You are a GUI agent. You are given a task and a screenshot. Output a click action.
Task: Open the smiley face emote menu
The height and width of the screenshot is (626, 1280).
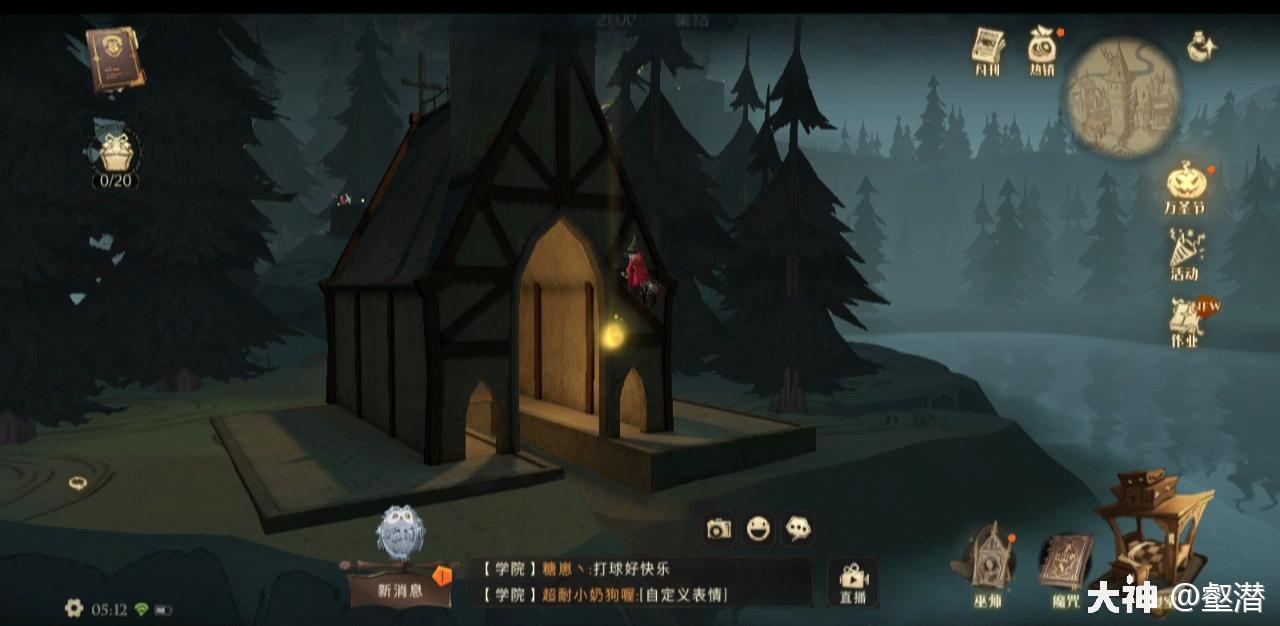click(x=759, y=529)
